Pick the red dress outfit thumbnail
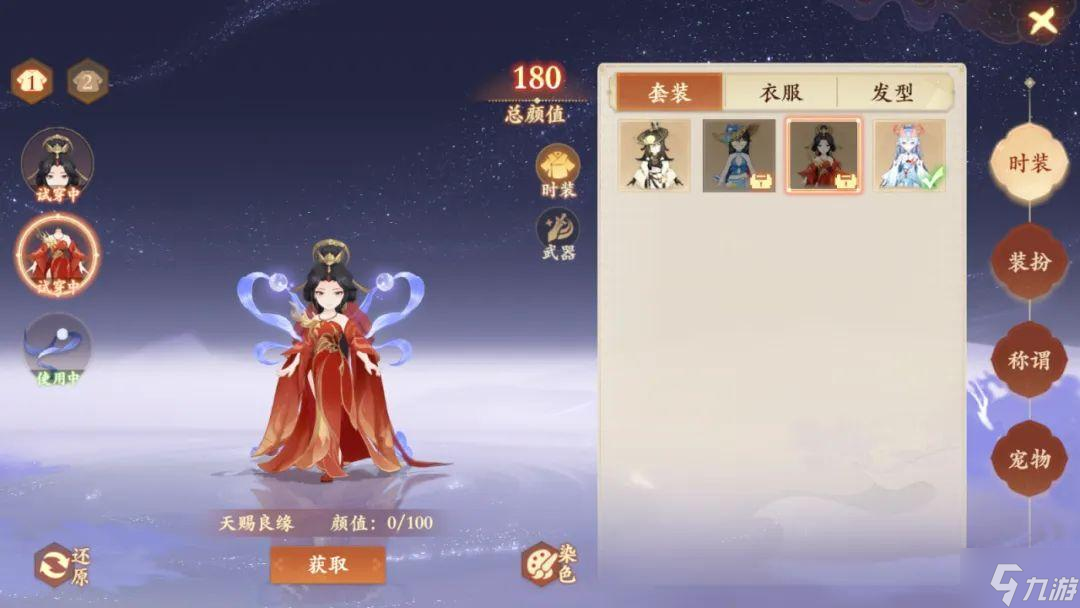1080x608 pixels. pyautogui.click(x=823, y=156)
